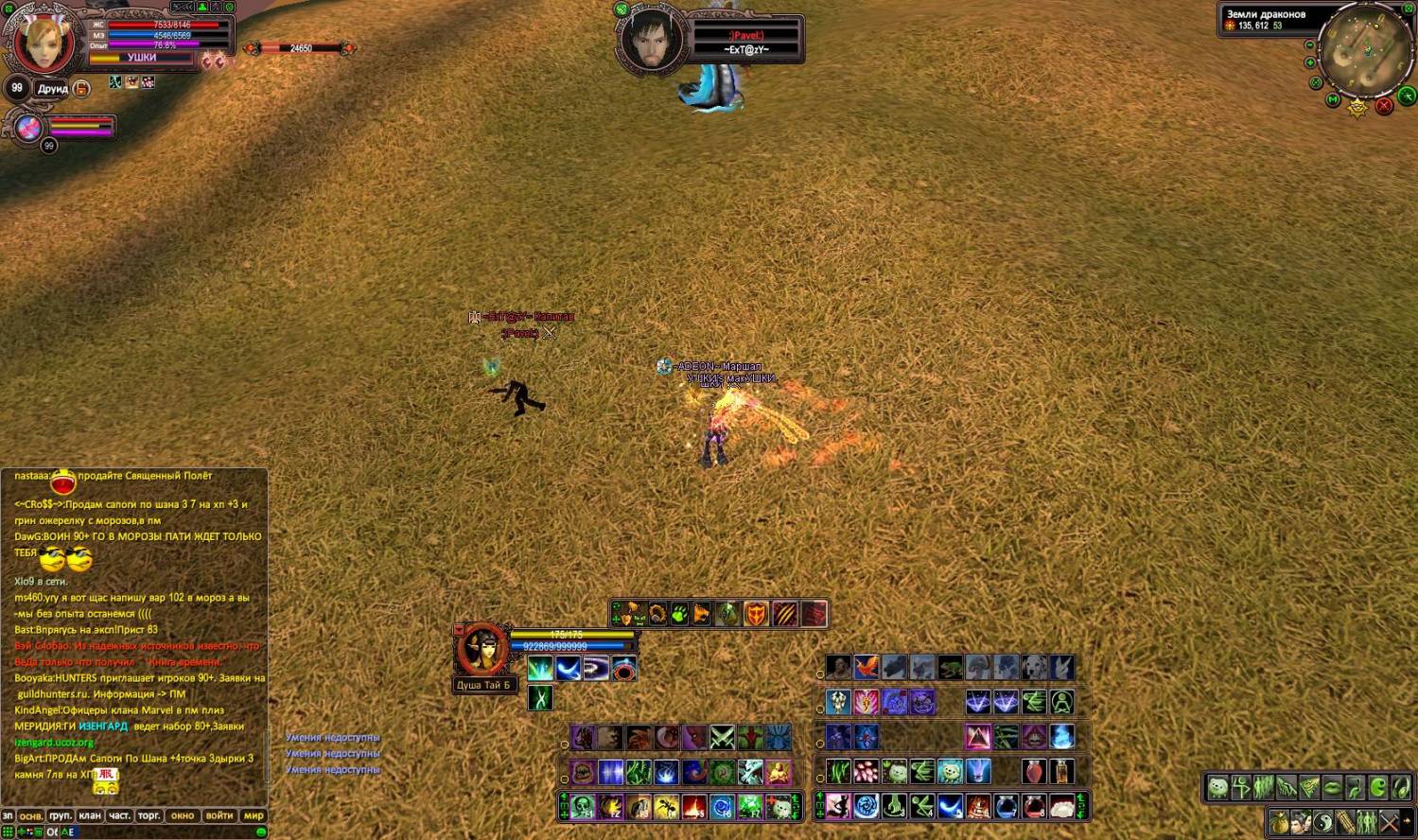Select the druid player portrait
Viewport: 1418px width, 840px height.
44,43
